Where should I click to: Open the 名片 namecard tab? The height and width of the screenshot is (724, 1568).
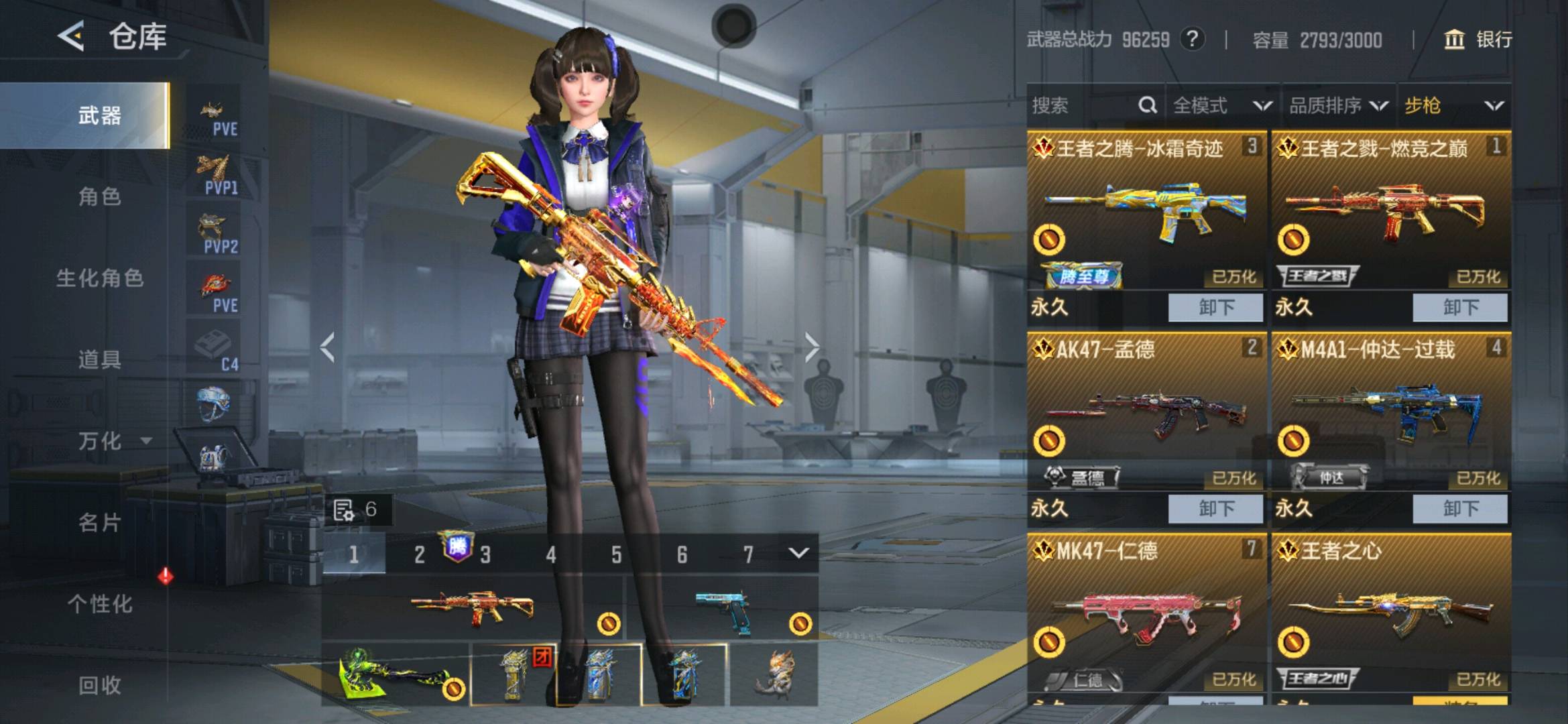(x=99, y=522)
